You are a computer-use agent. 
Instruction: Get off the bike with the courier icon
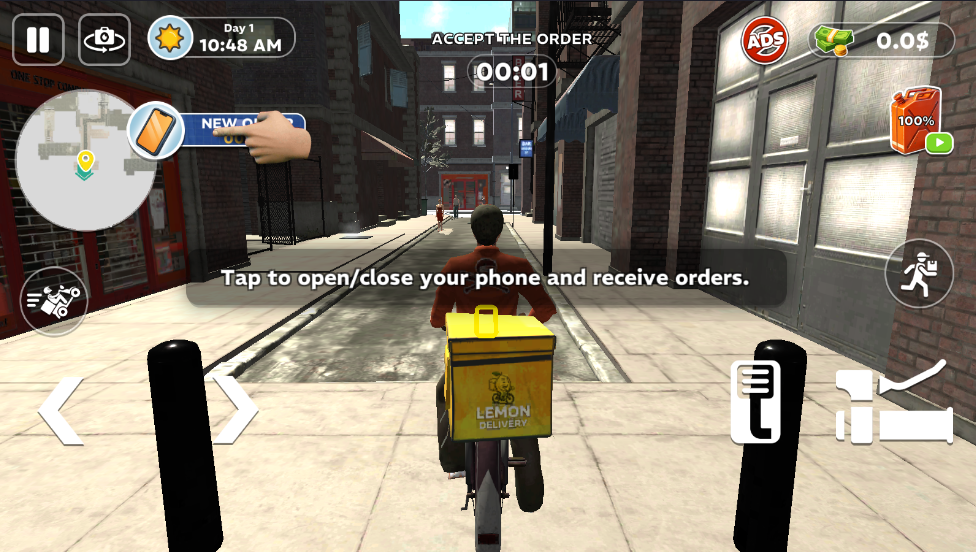pyautogui.click(x=919, y=273)
